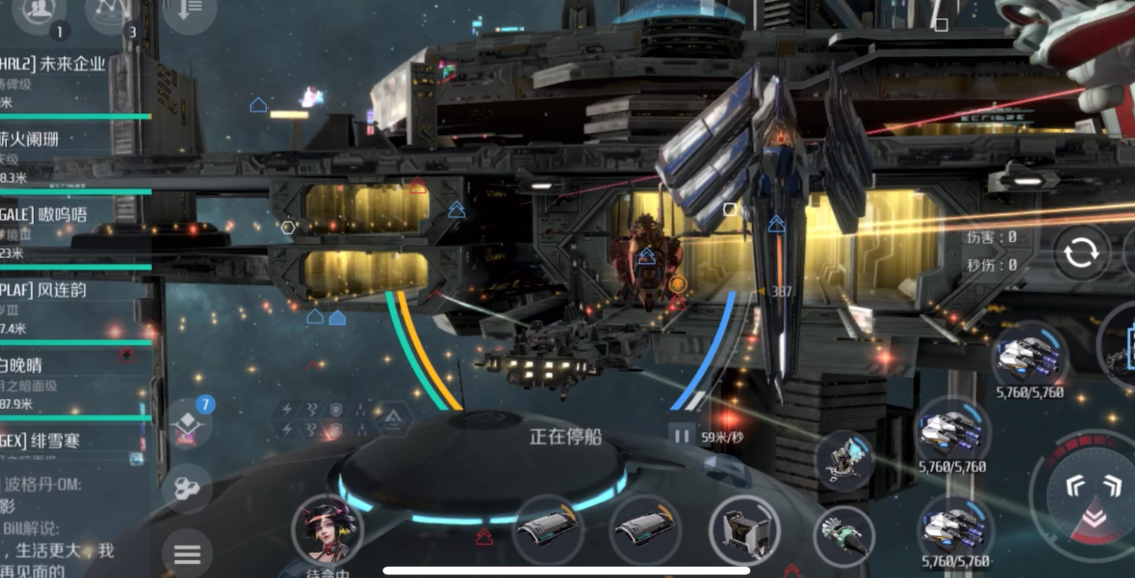Click the pause button beside the speed readout

[681, 436]
